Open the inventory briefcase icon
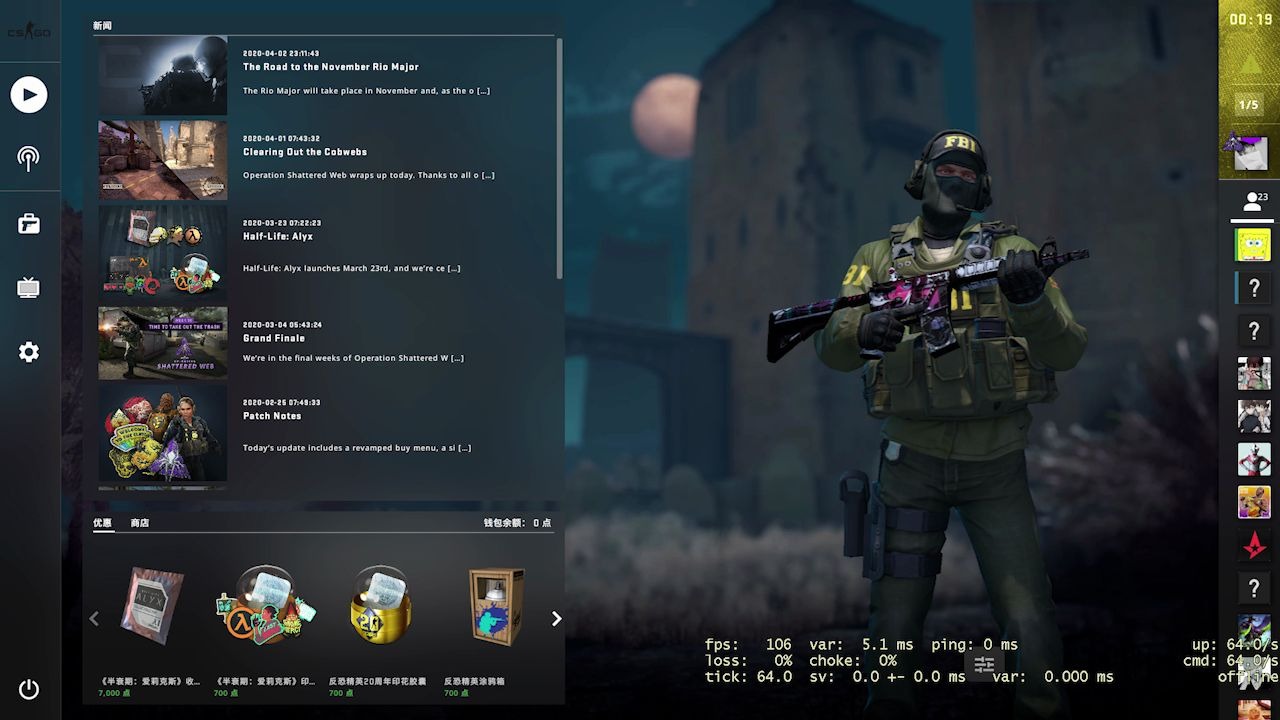This screenshot has width=1280, height=720. point(29,223)
